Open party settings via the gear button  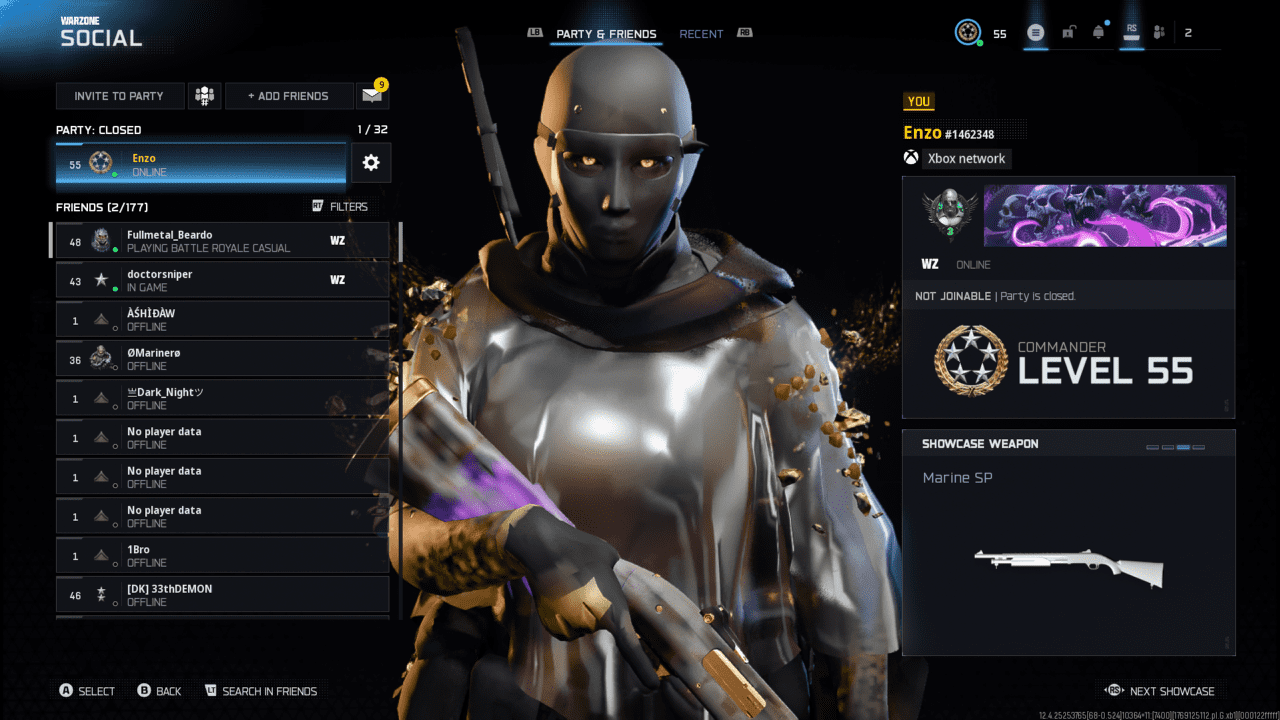[x=371, y=163]
